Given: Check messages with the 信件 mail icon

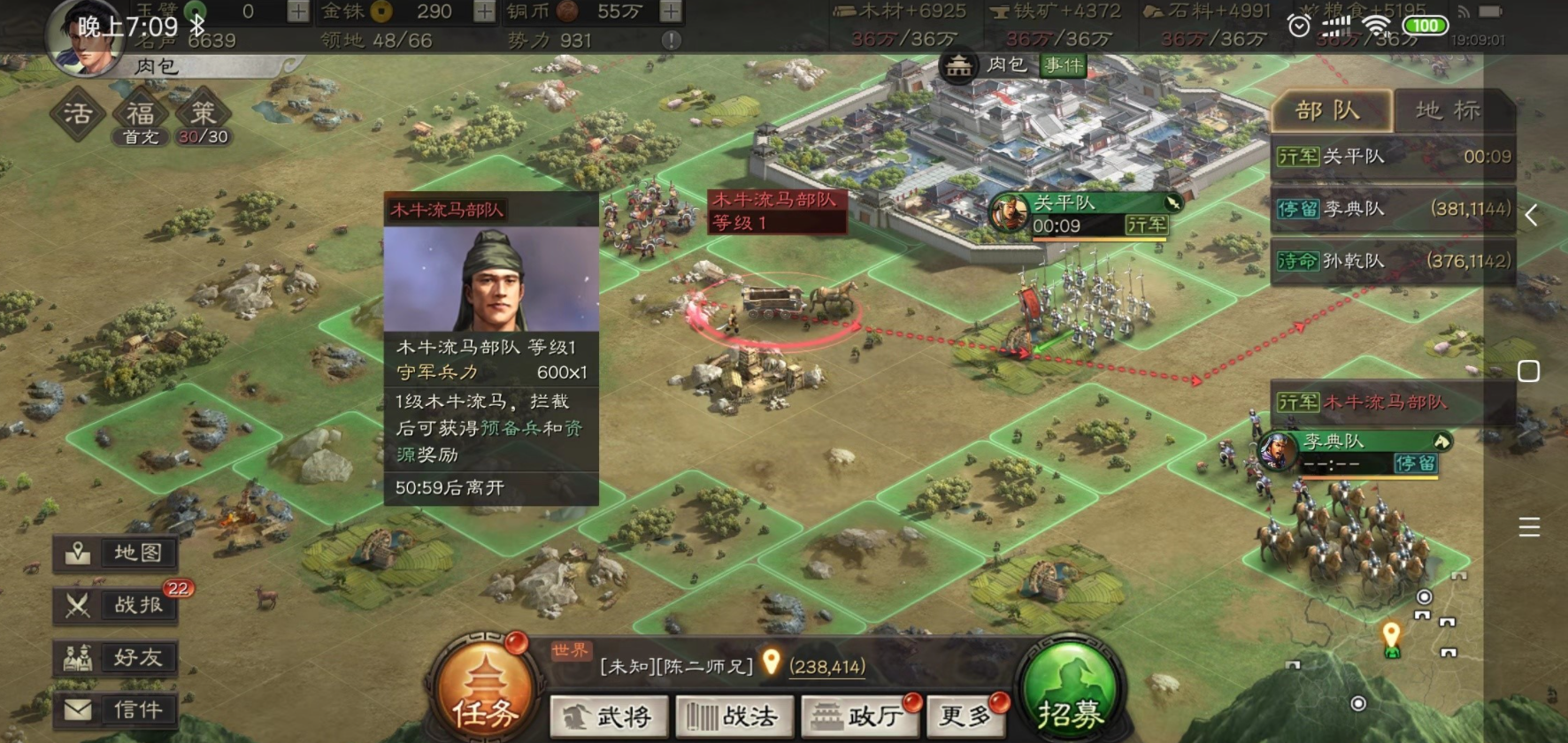Looking at the screenshot, I should [x=115, y=709].
